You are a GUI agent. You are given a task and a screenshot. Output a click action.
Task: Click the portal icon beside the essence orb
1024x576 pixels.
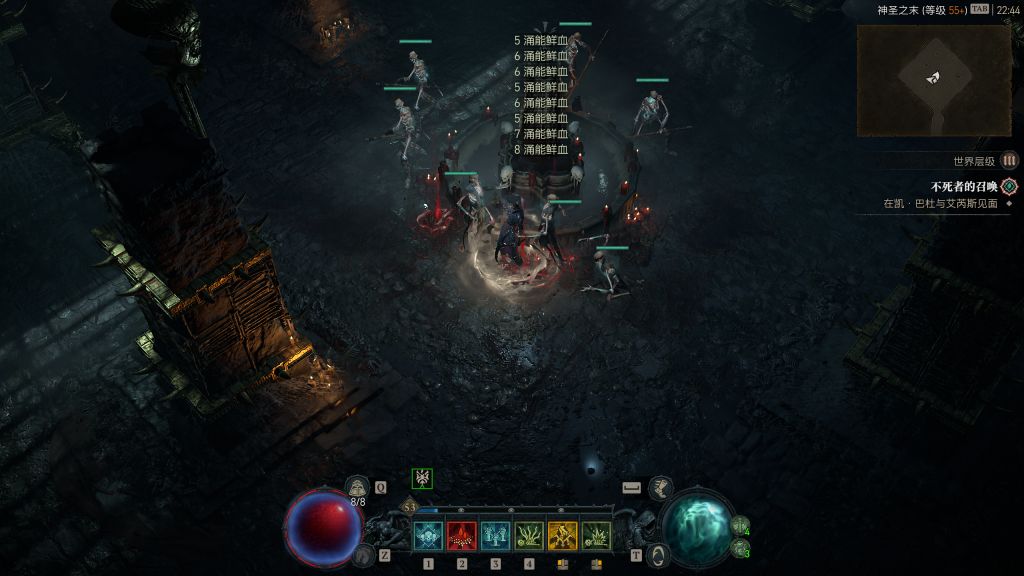[x=657, y=553]
